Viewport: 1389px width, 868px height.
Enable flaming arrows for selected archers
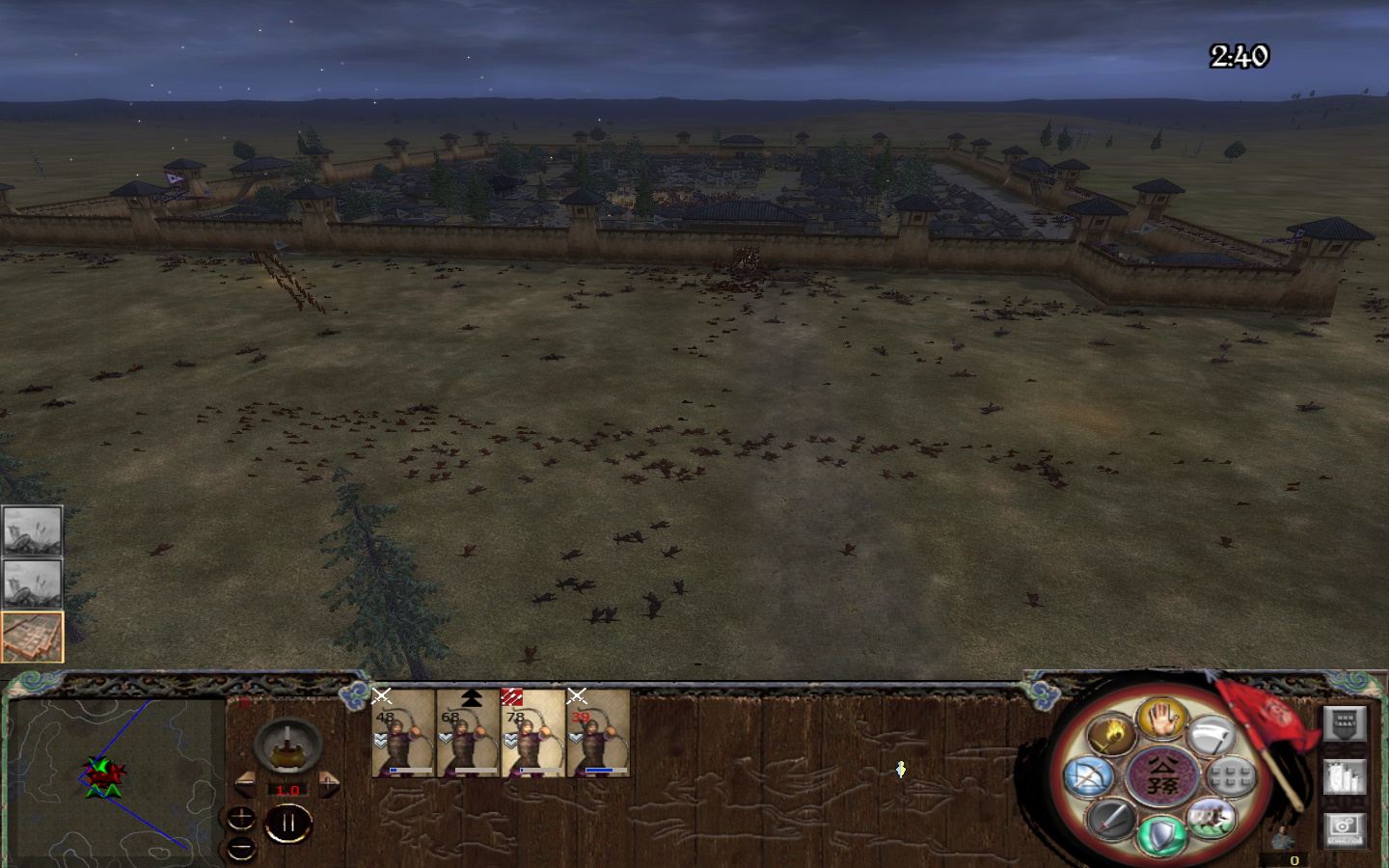[x=1111, y=735]
